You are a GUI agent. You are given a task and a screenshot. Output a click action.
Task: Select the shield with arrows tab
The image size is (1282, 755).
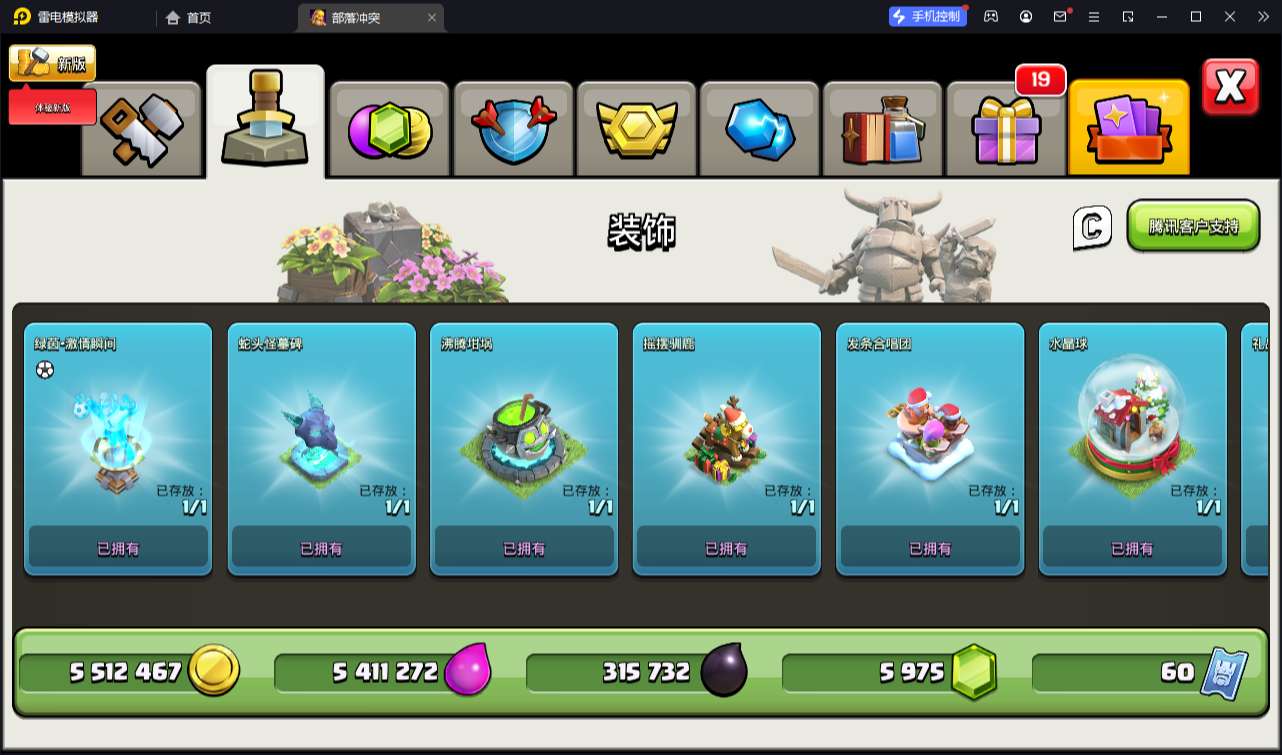(513, 130)
